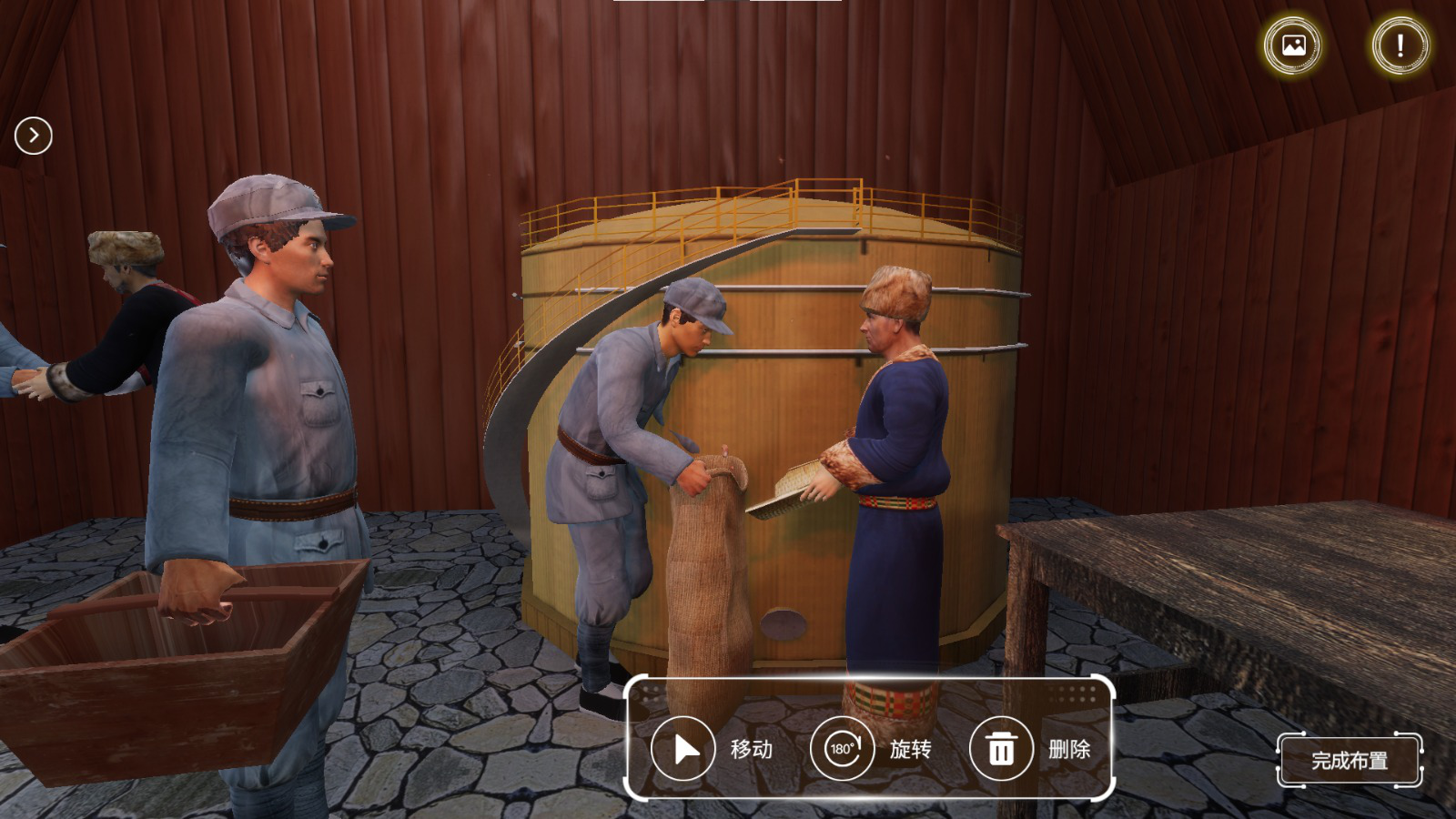The height and width of the screenshot is (819, 1456).
Task: Open the exclamation mark info icon
Action: 1400,45
